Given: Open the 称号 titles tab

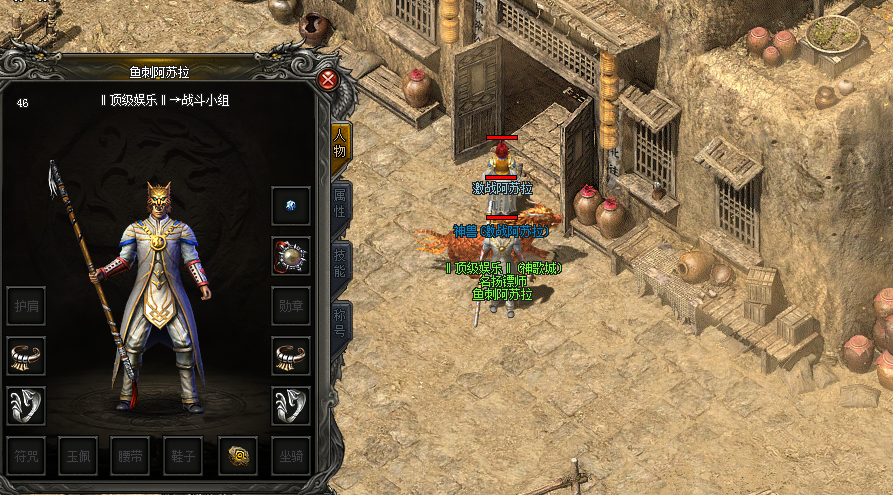Looking at the screenshot, I should coord(340,322).
